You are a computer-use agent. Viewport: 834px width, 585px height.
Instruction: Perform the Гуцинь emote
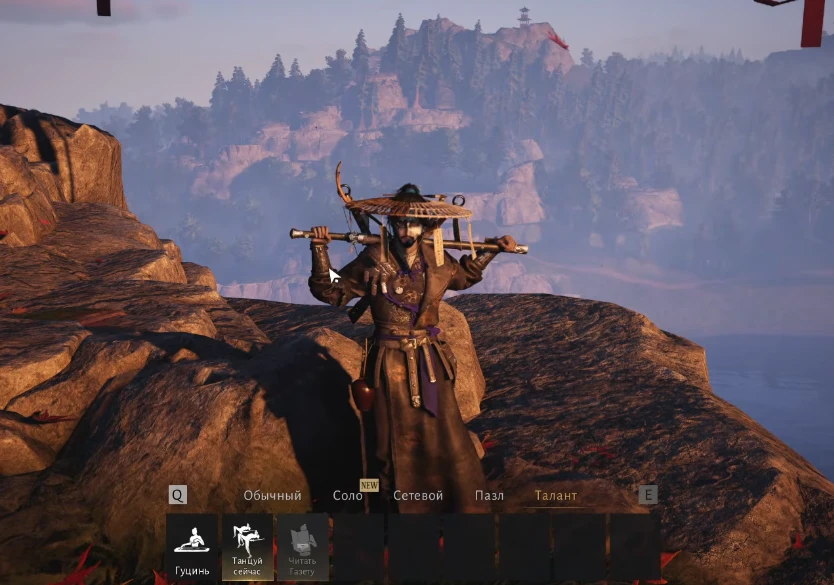pos(192,547)
